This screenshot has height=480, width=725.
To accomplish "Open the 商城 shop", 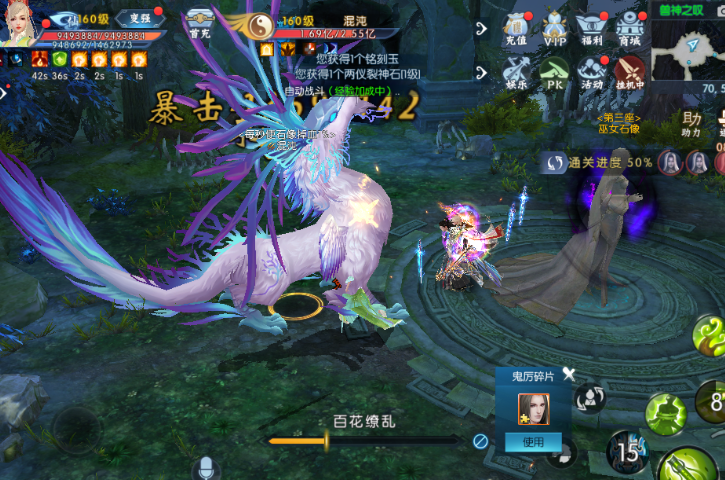I will [x=630, y=28].
